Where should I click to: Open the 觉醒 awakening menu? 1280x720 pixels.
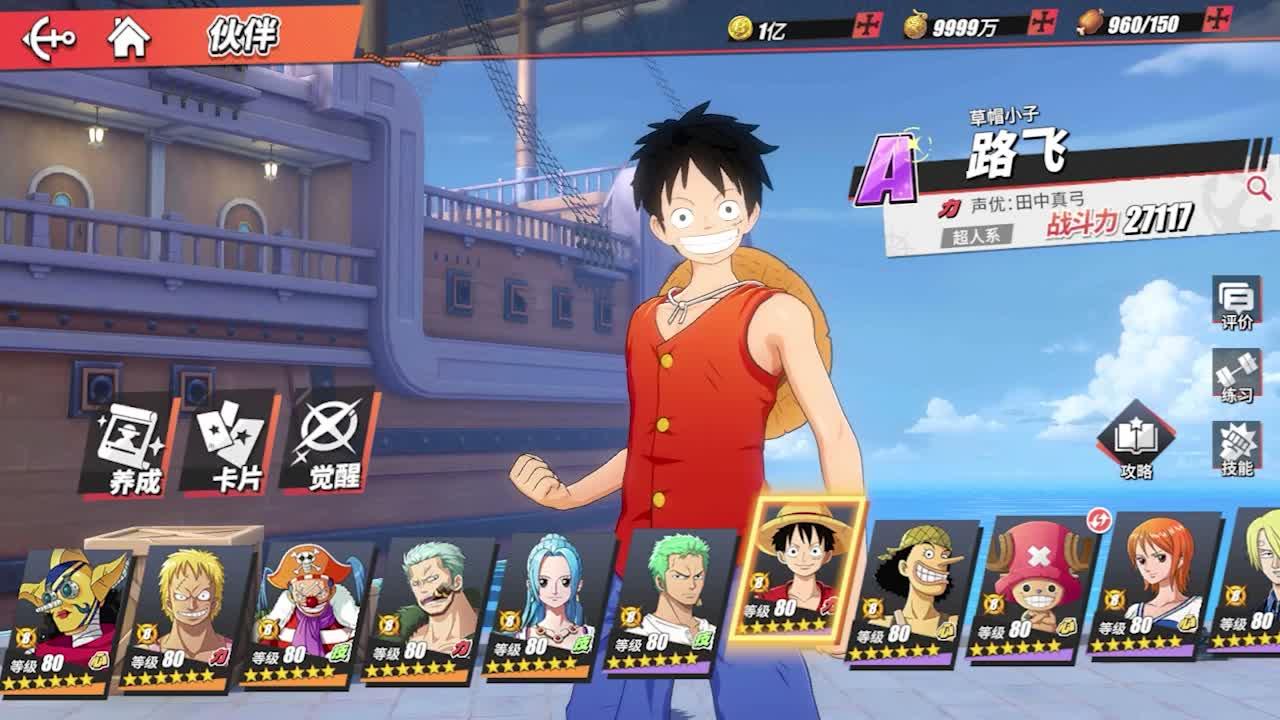pos(332,446)
